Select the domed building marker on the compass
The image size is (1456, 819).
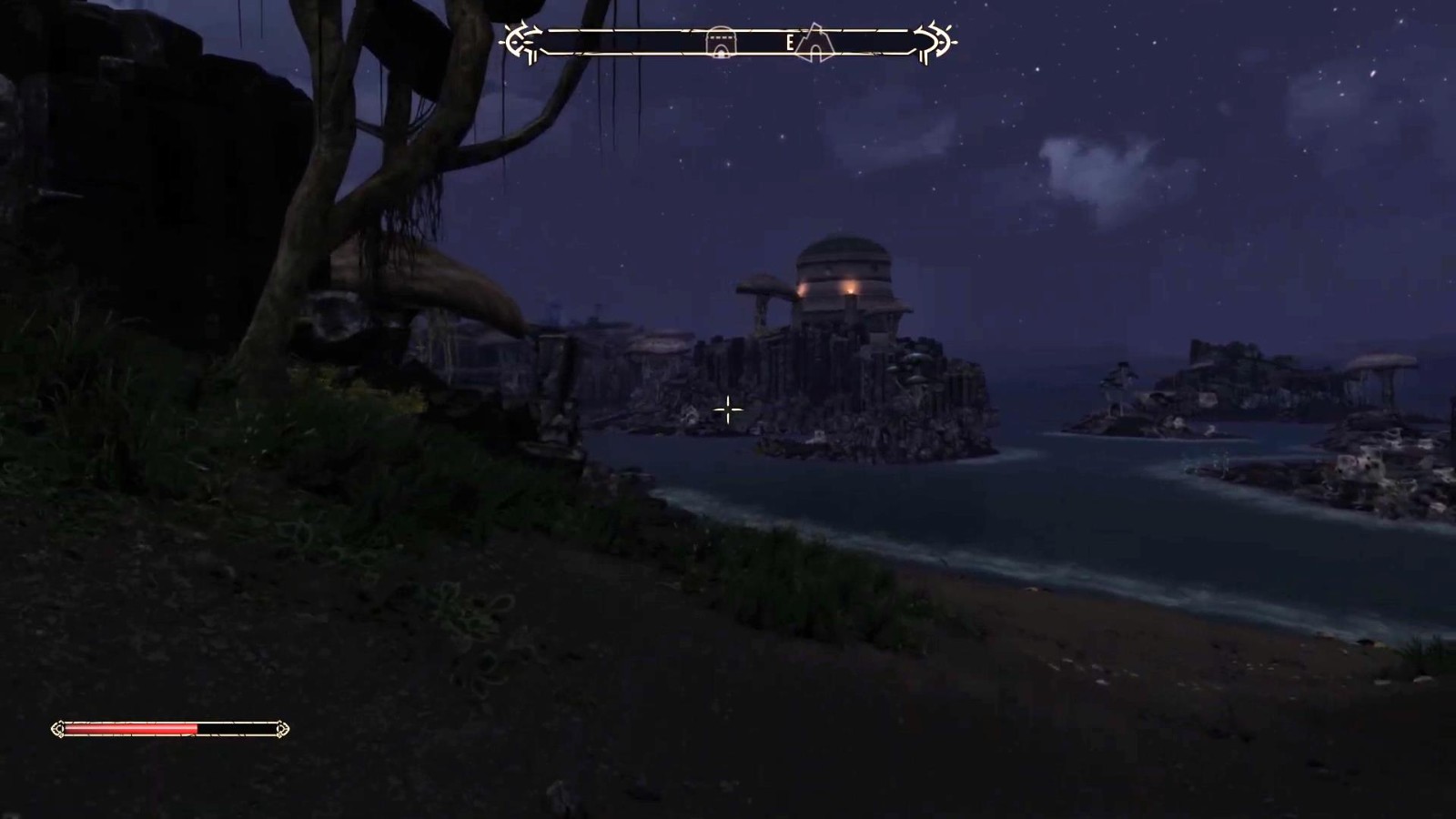[x=721, y=42]
